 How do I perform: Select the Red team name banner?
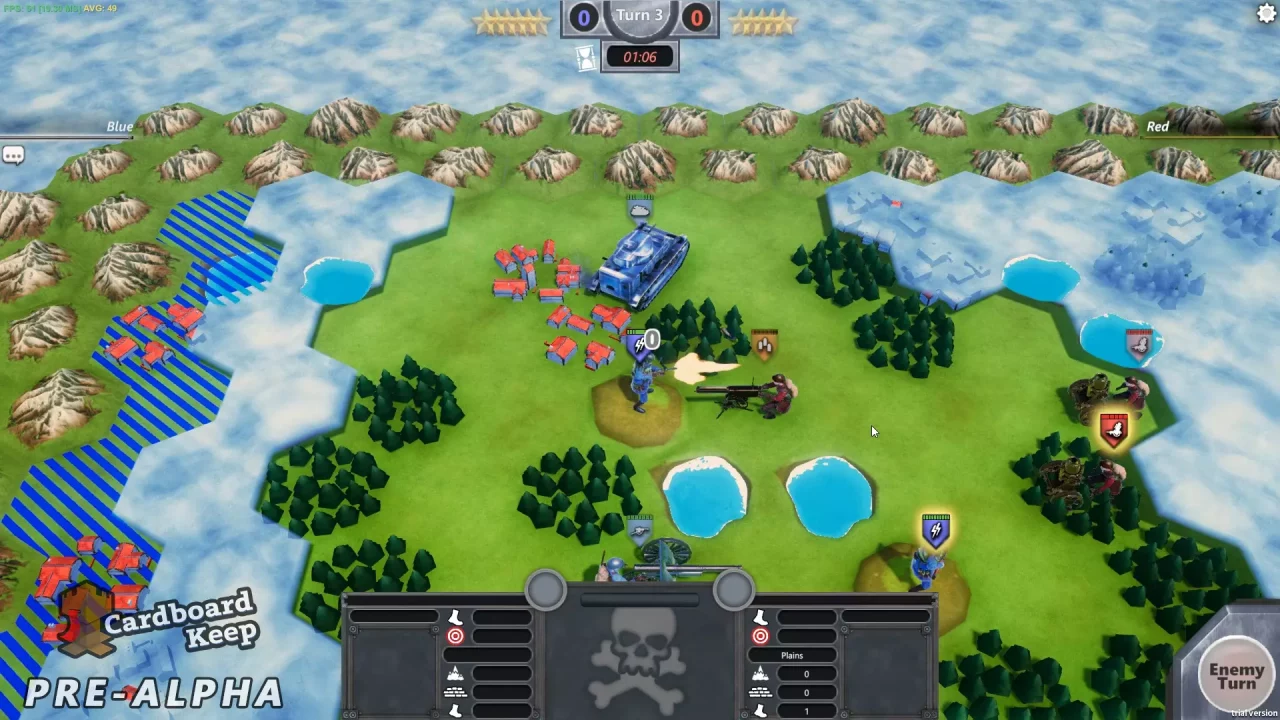click(1157, 126)
